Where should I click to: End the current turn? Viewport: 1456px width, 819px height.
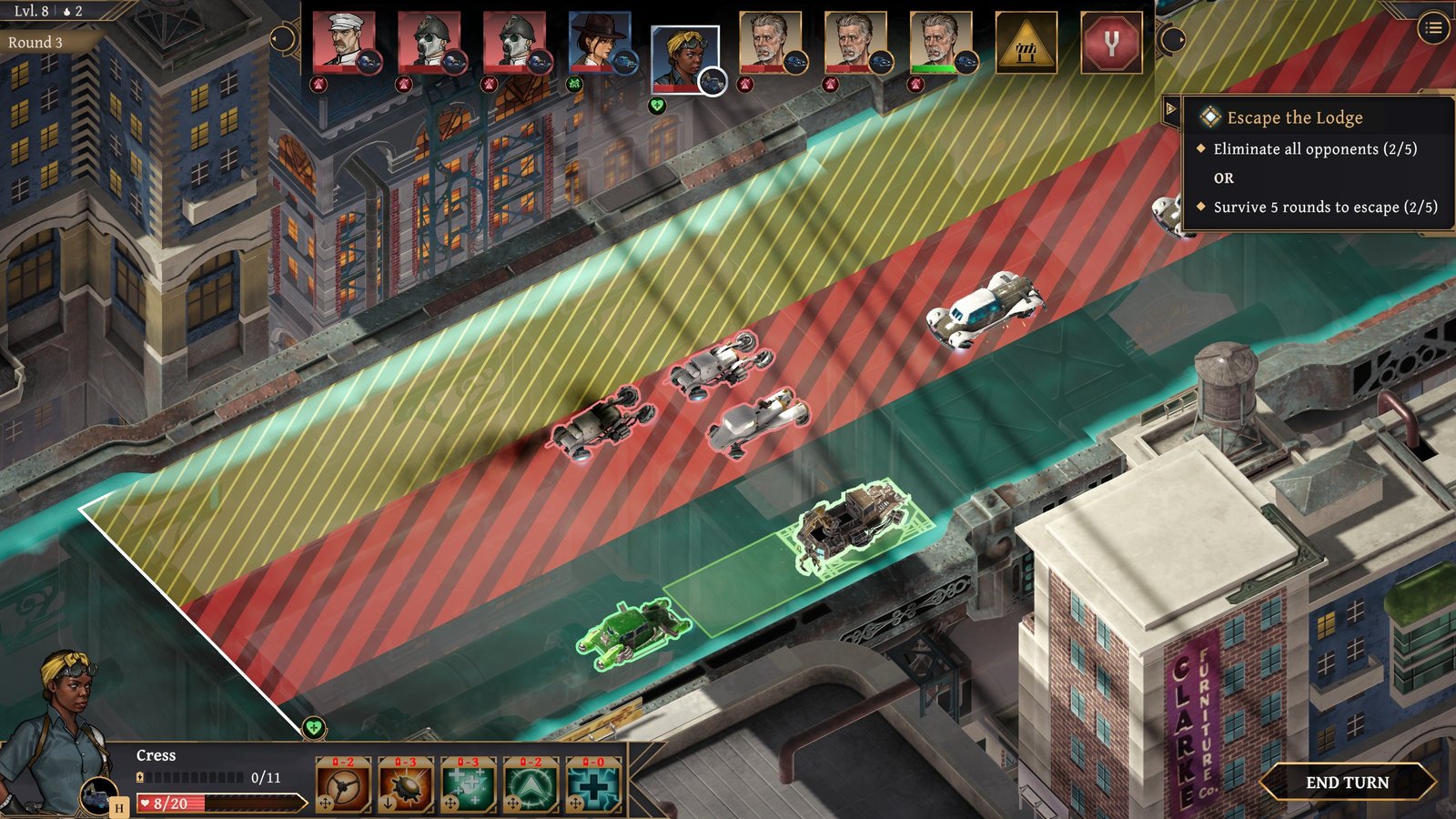coord(1347,783)
